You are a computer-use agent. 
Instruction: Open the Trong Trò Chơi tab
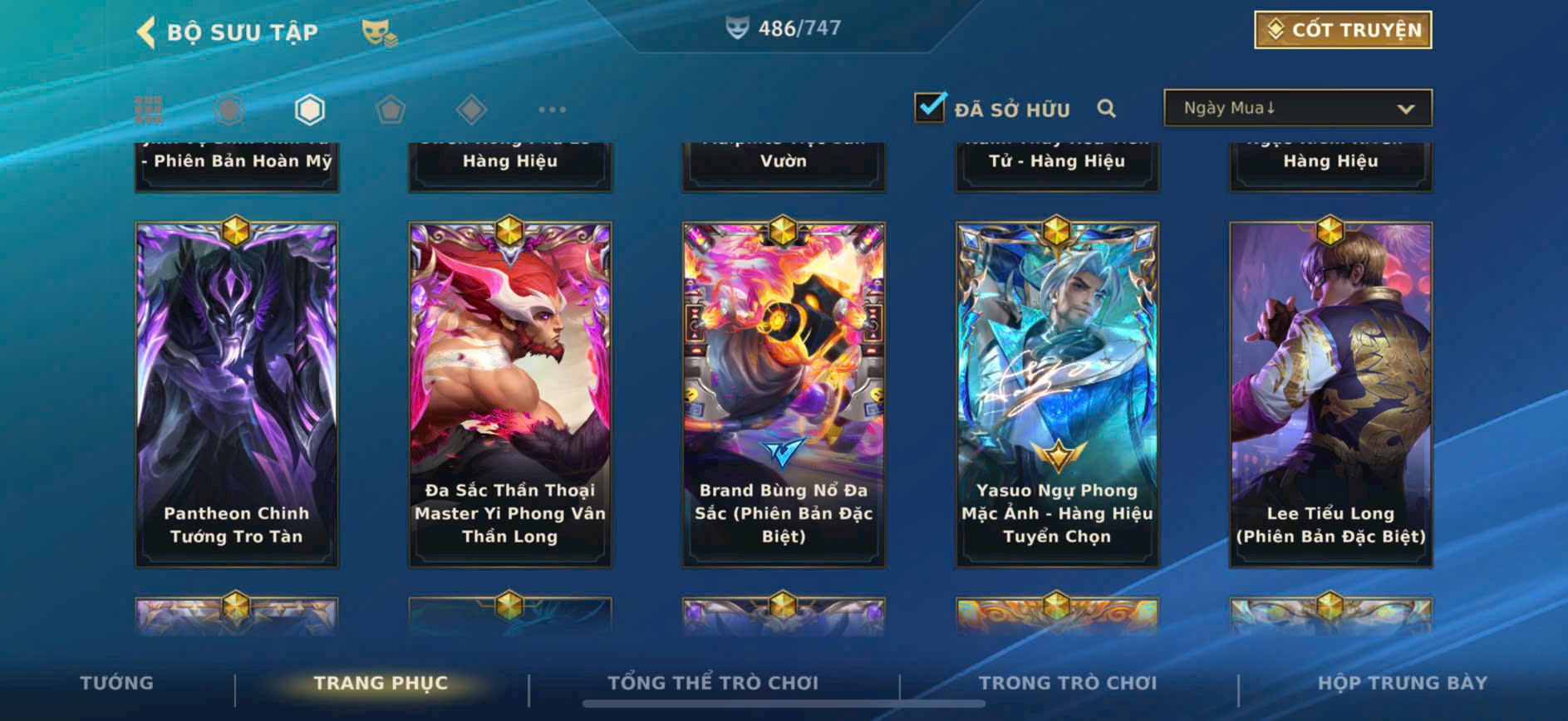coord(1067,683)
